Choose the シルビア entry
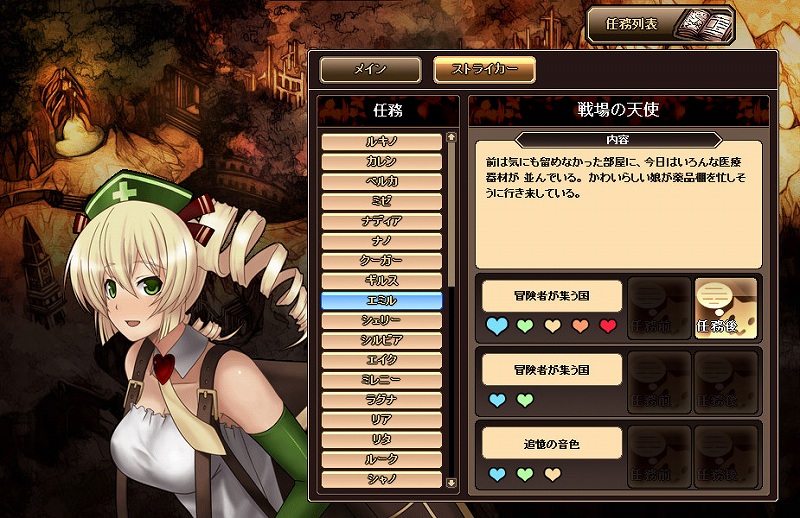800x518 pixels. click(x=381, y=340)
